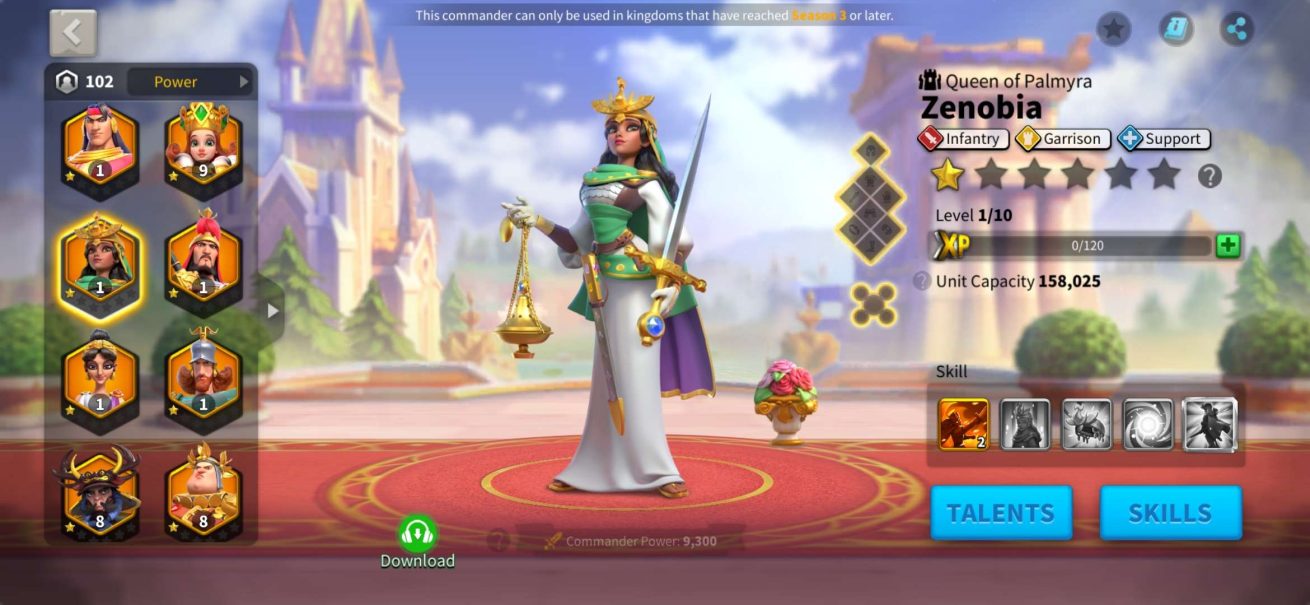Select the woman with hair bun commander

[x=101, y=378]
